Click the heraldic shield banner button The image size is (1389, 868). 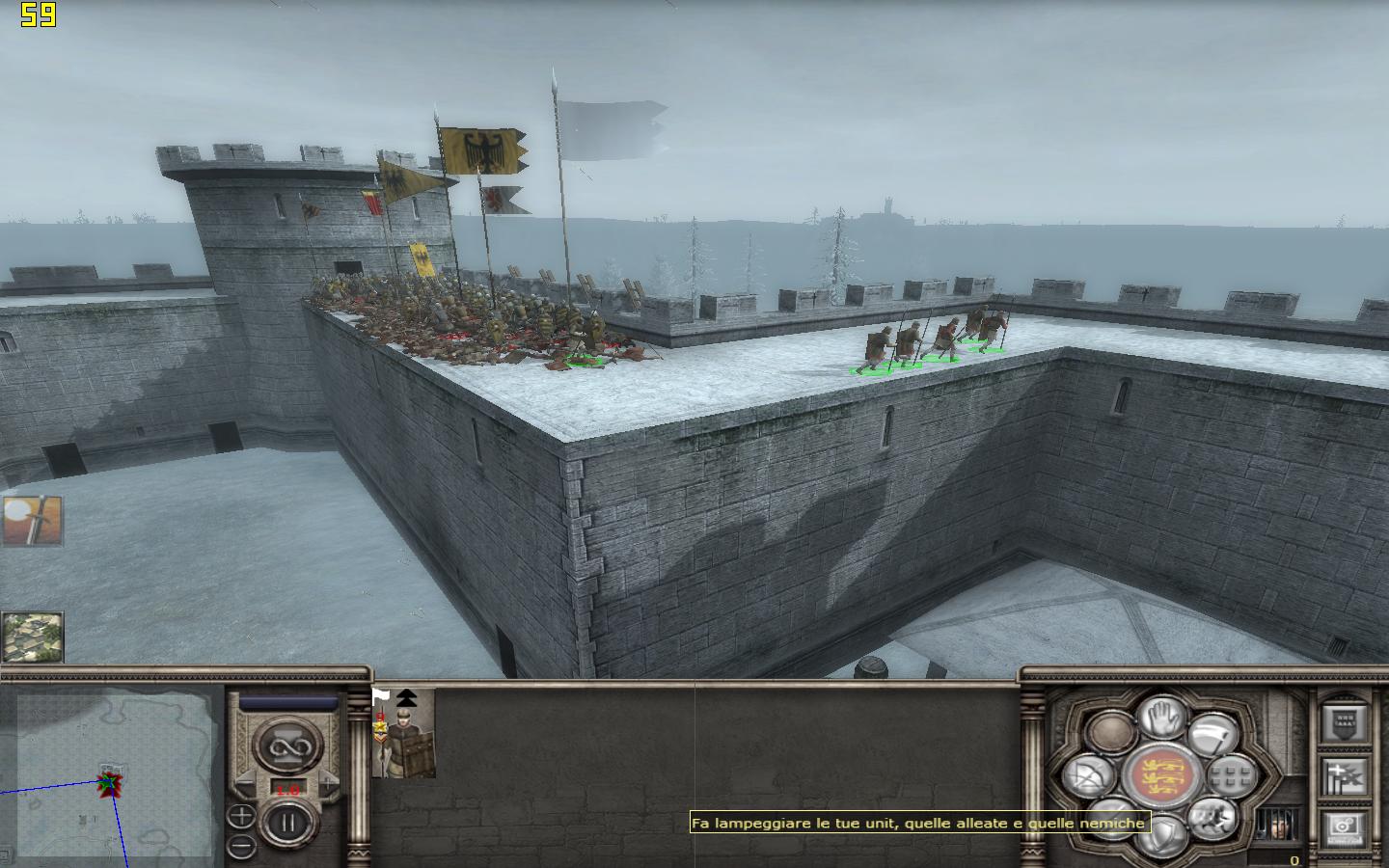coord(1344,722)
